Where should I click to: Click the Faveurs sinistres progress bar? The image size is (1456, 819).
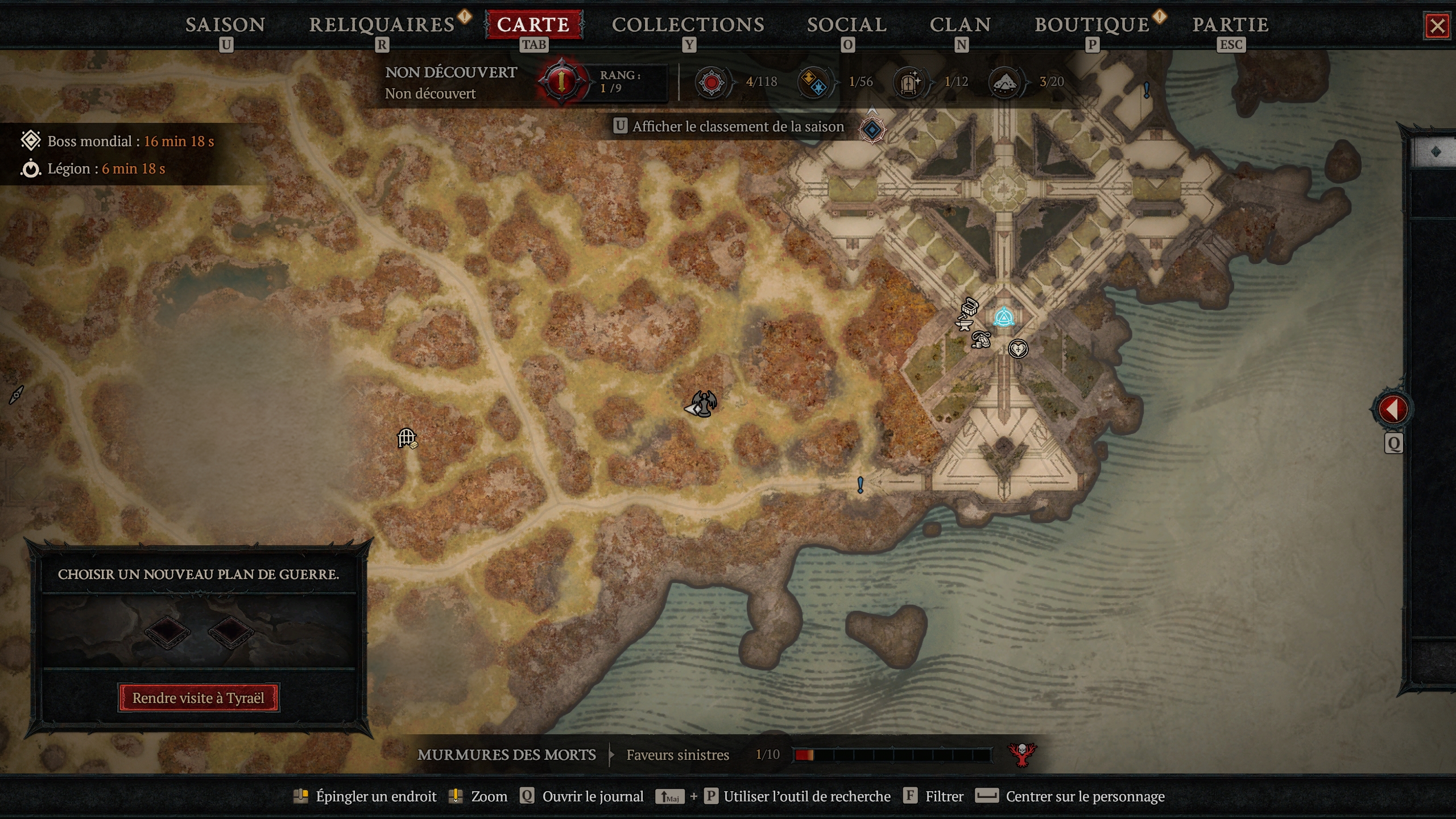tap(893, 755)
